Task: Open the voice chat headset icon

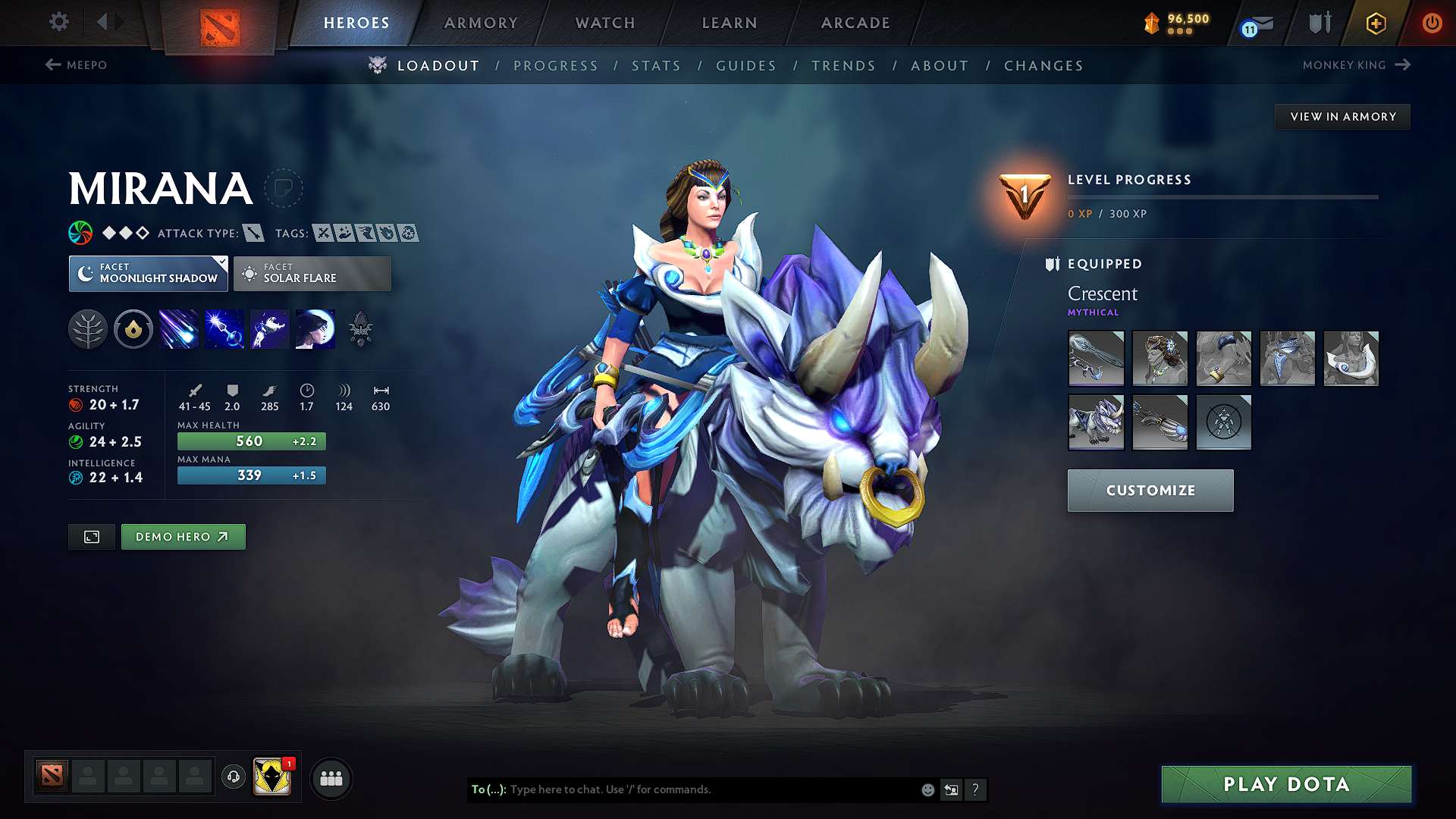Action: pos(233,778)
